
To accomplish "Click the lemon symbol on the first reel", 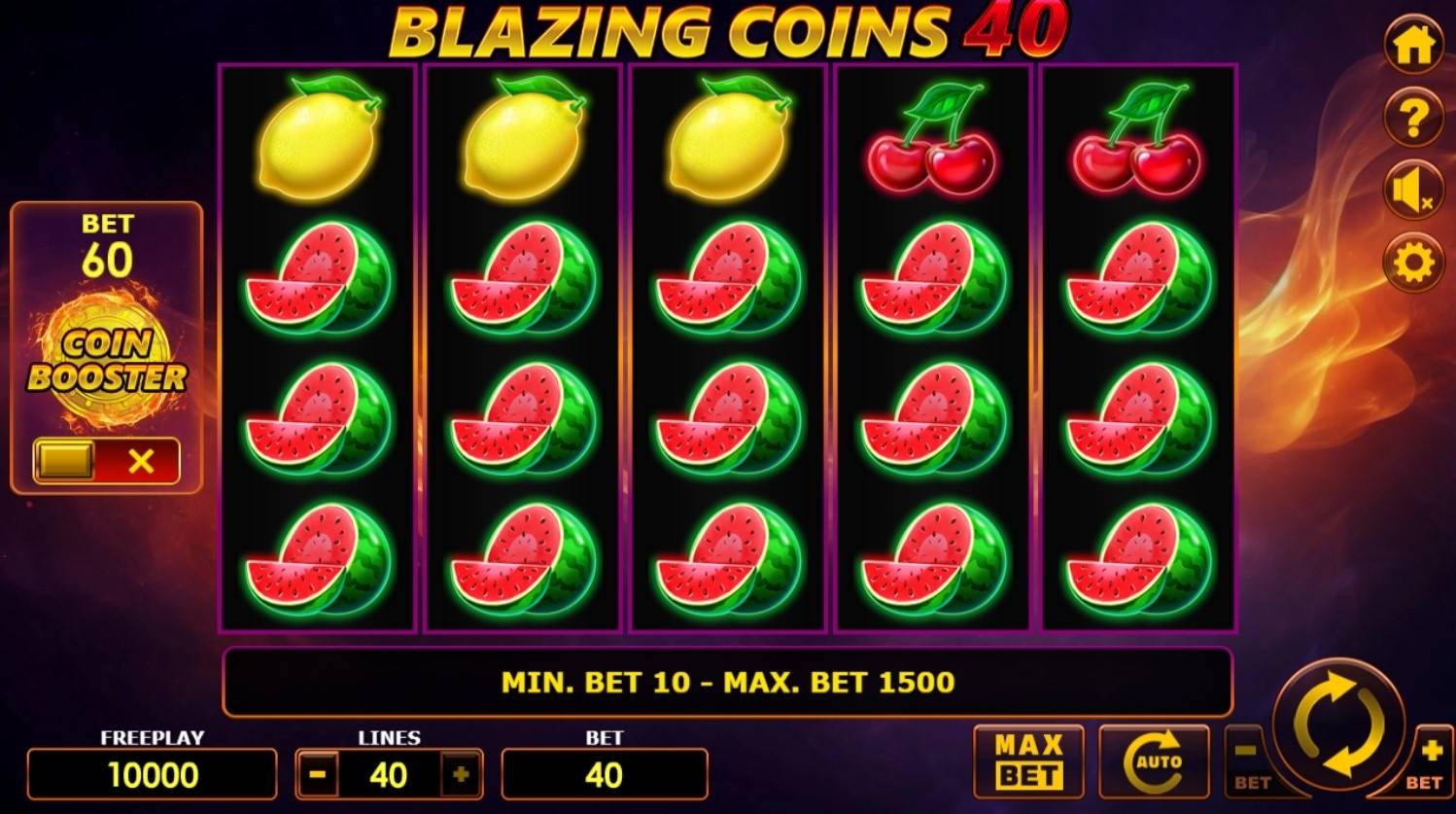I will tap(317, 141).
